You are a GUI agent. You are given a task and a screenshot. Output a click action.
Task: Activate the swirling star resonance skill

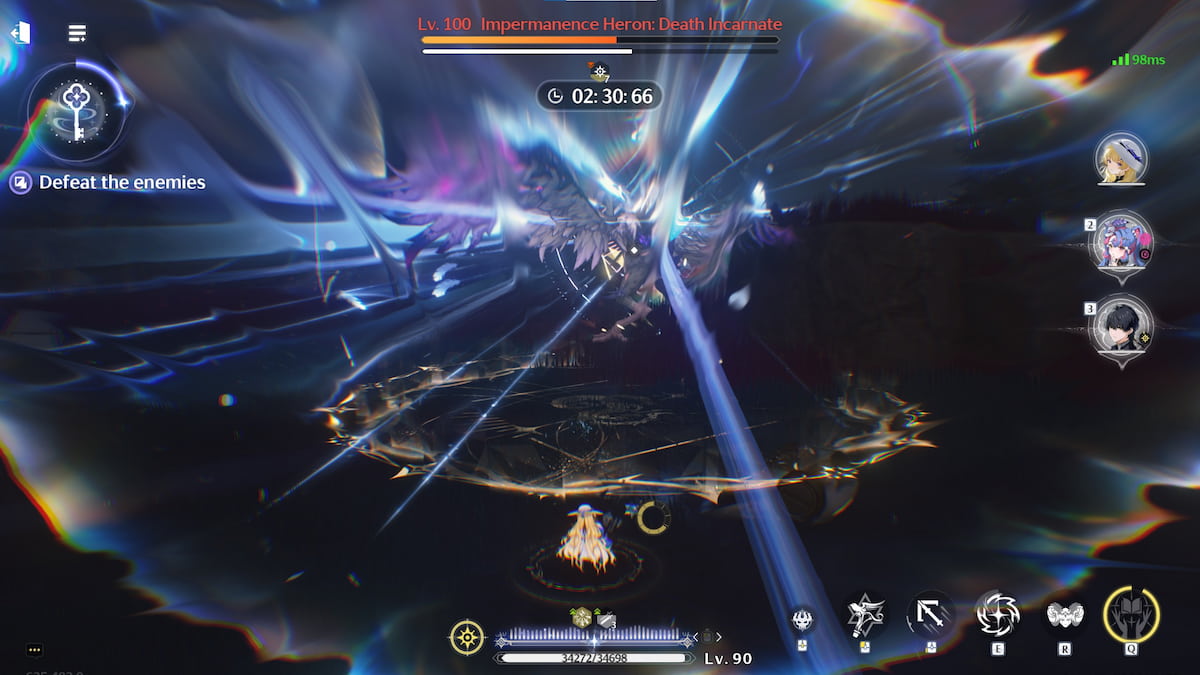(x=998, y=614)
